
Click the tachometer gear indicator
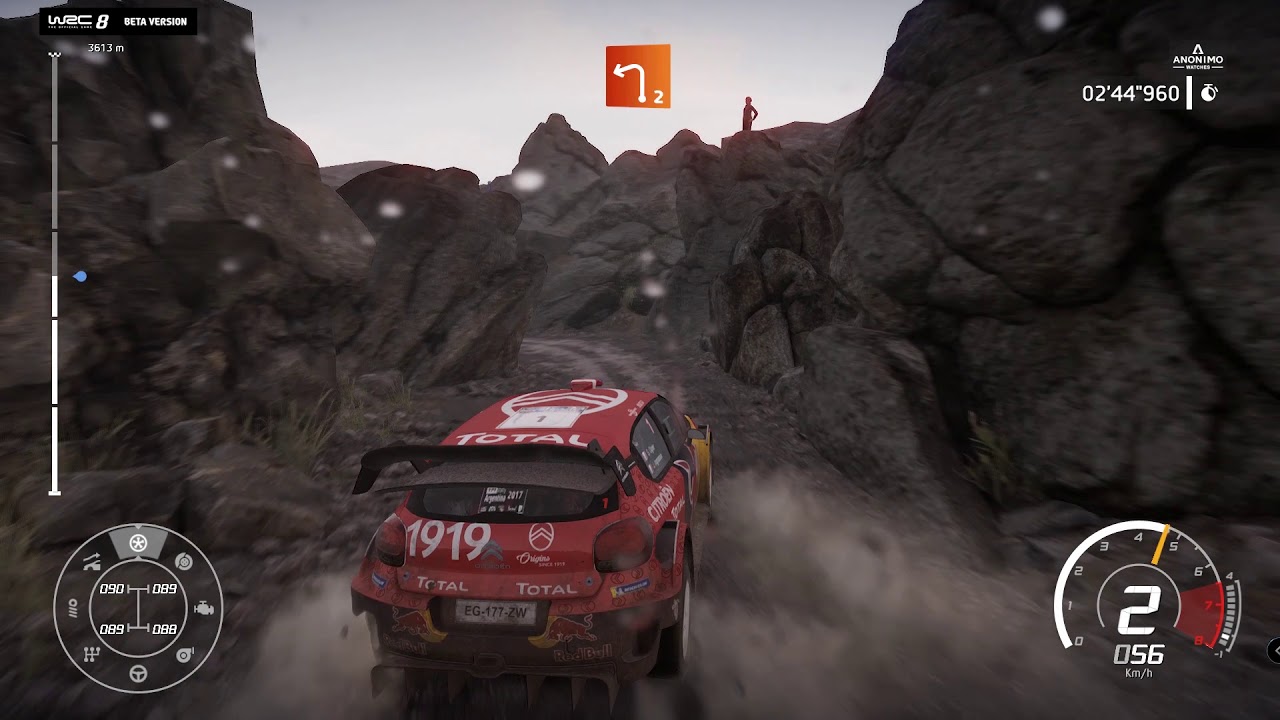pyautogui.click(x=1137, y=610)
